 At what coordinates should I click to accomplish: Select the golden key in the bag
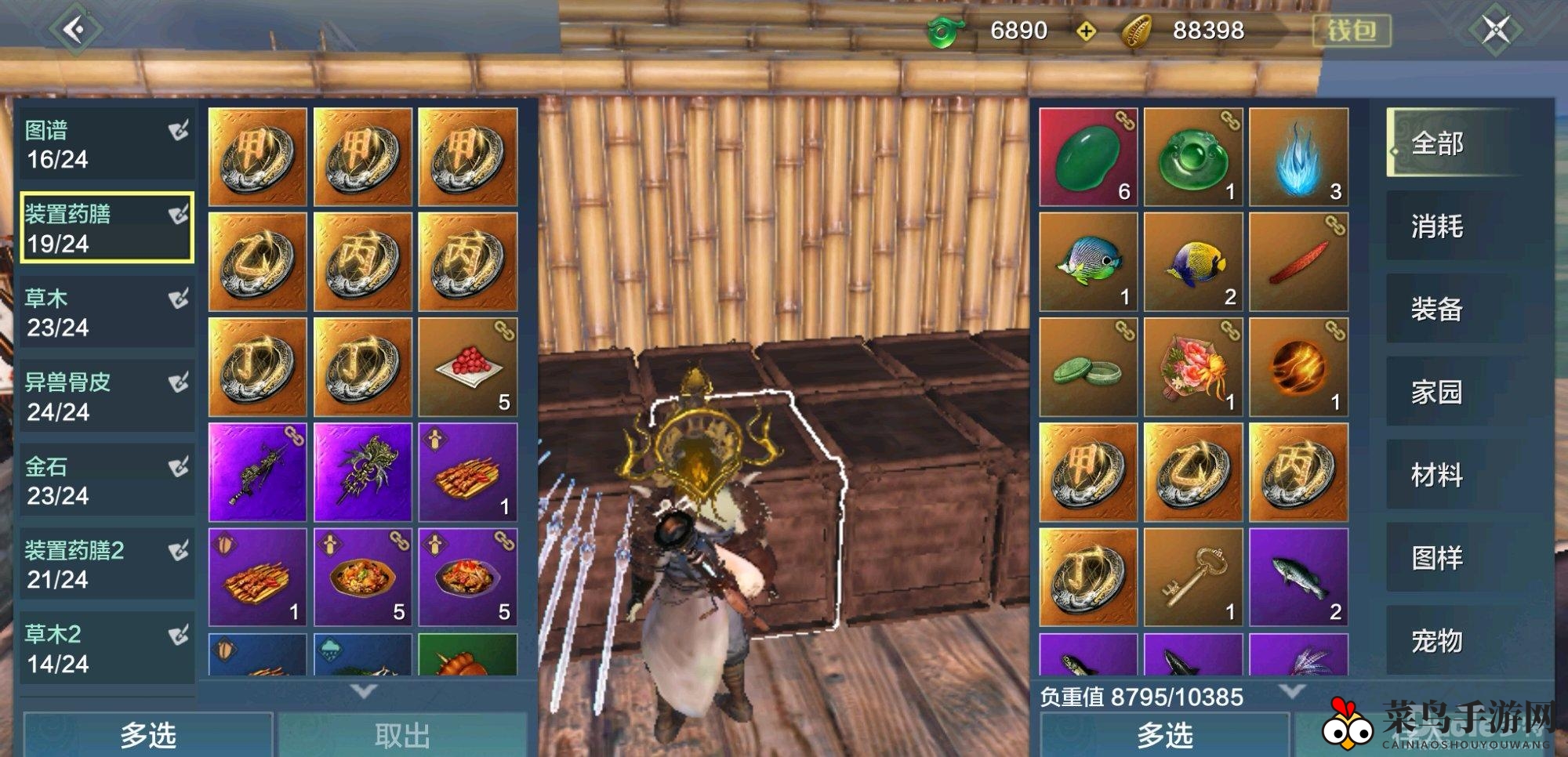(x=1193, y=577)
